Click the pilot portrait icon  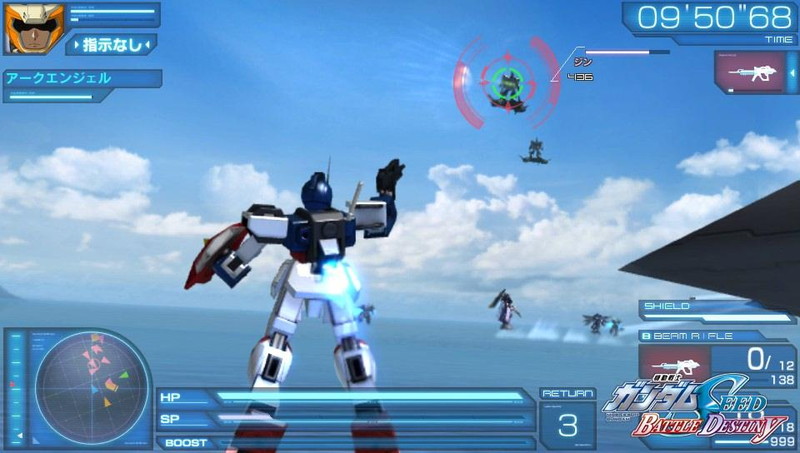(33, 28)
